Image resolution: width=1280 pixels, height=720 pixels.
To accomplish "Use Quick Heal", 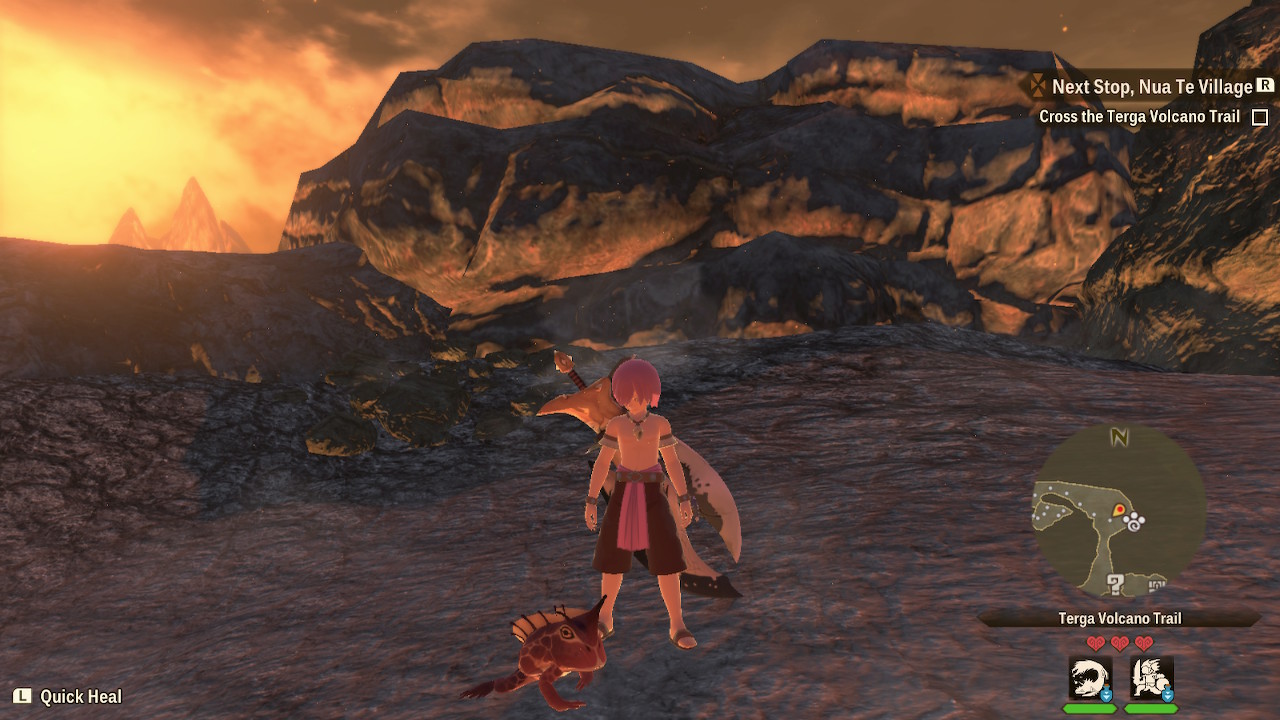I will click(68, 697).
